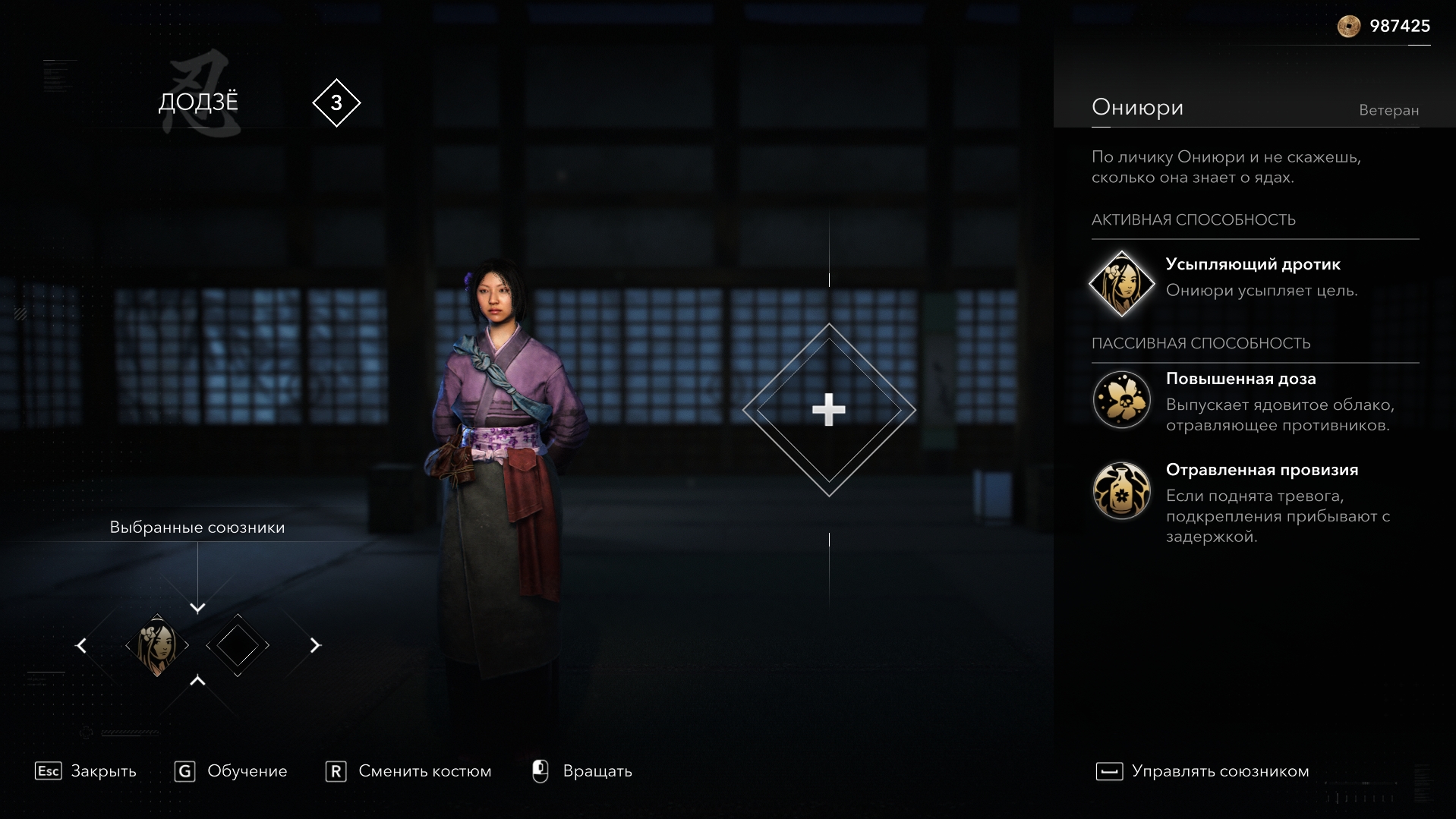Inspect the Отравленная провизия passive icon
The image size is (1456, 819).
(1121, 490)
